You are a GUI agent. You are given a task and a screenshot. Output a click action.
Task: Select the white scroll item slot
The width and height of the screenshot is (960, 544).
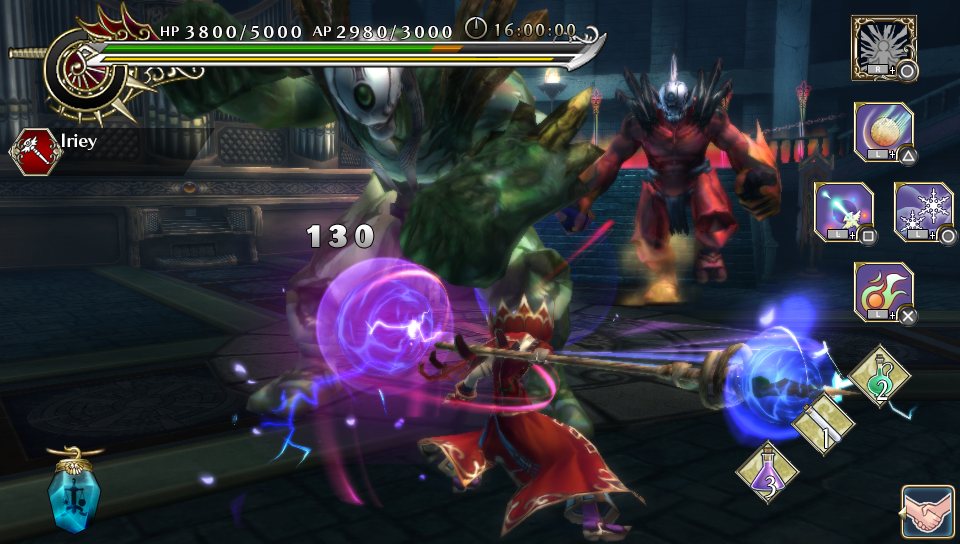tap(824, 423)
